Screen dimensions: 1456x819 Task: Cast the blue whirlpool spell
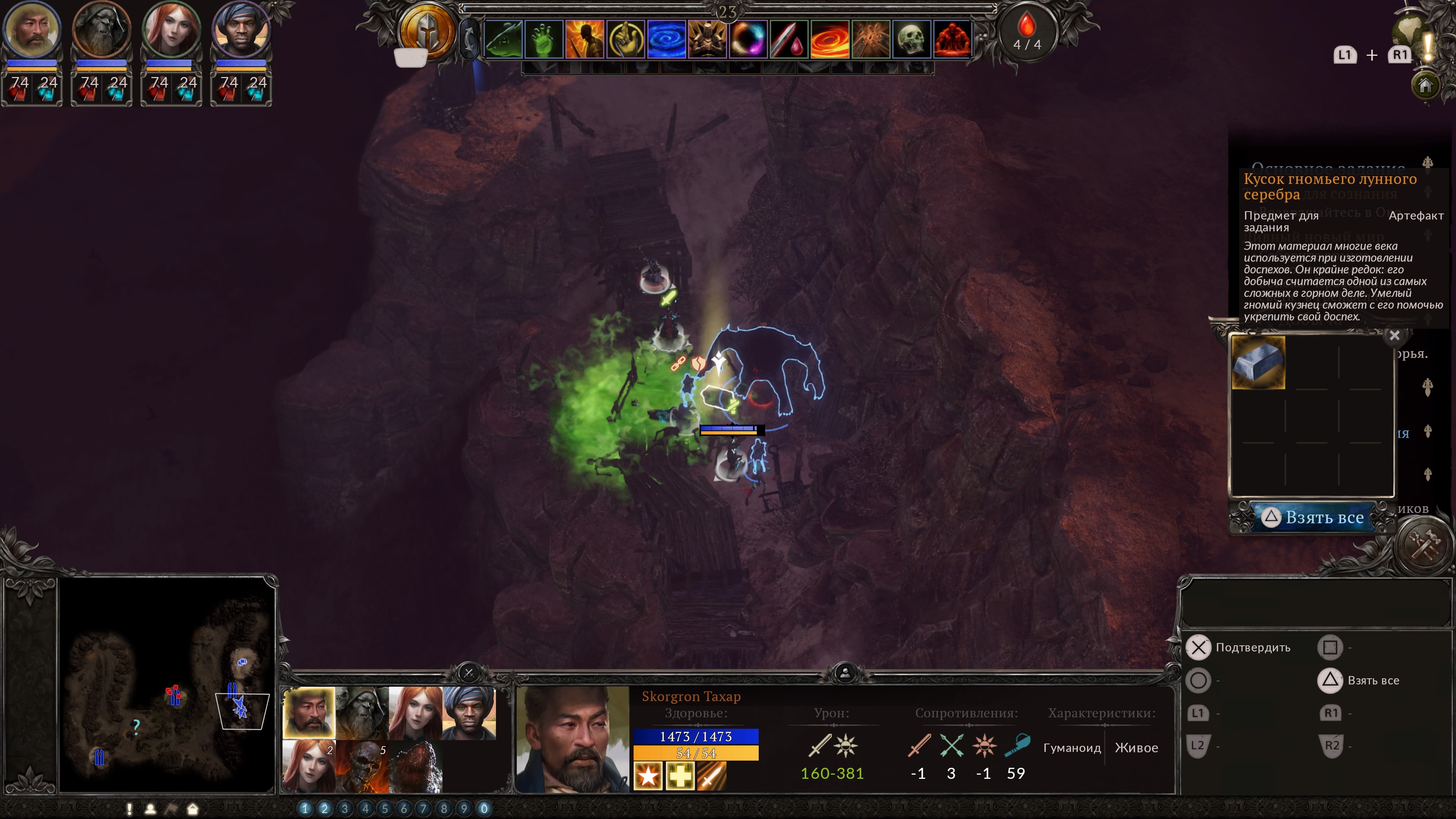(x=667, y=39)
